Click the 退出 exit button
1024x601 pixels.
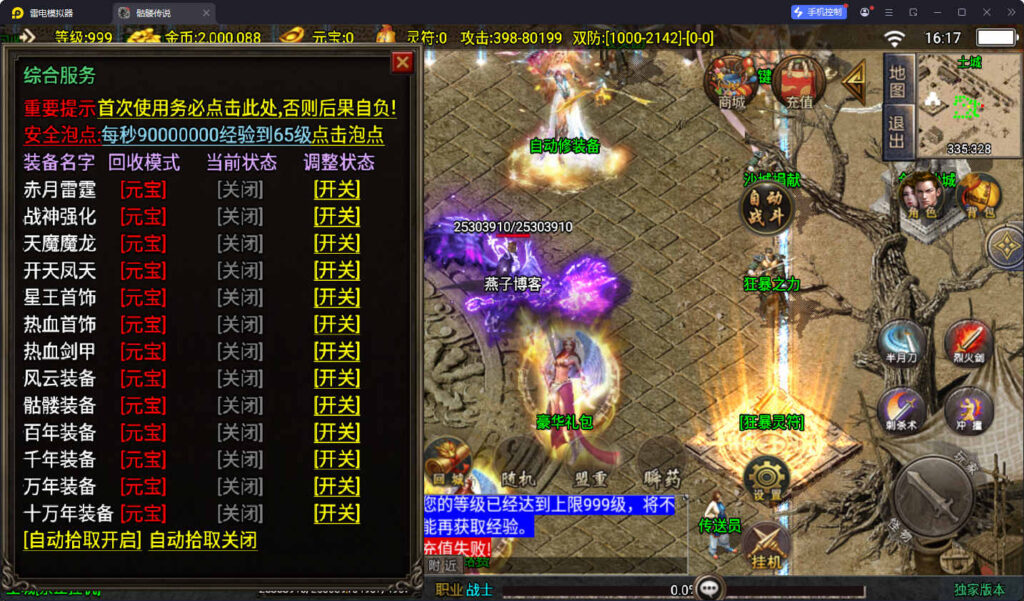[x=897, y=131]
